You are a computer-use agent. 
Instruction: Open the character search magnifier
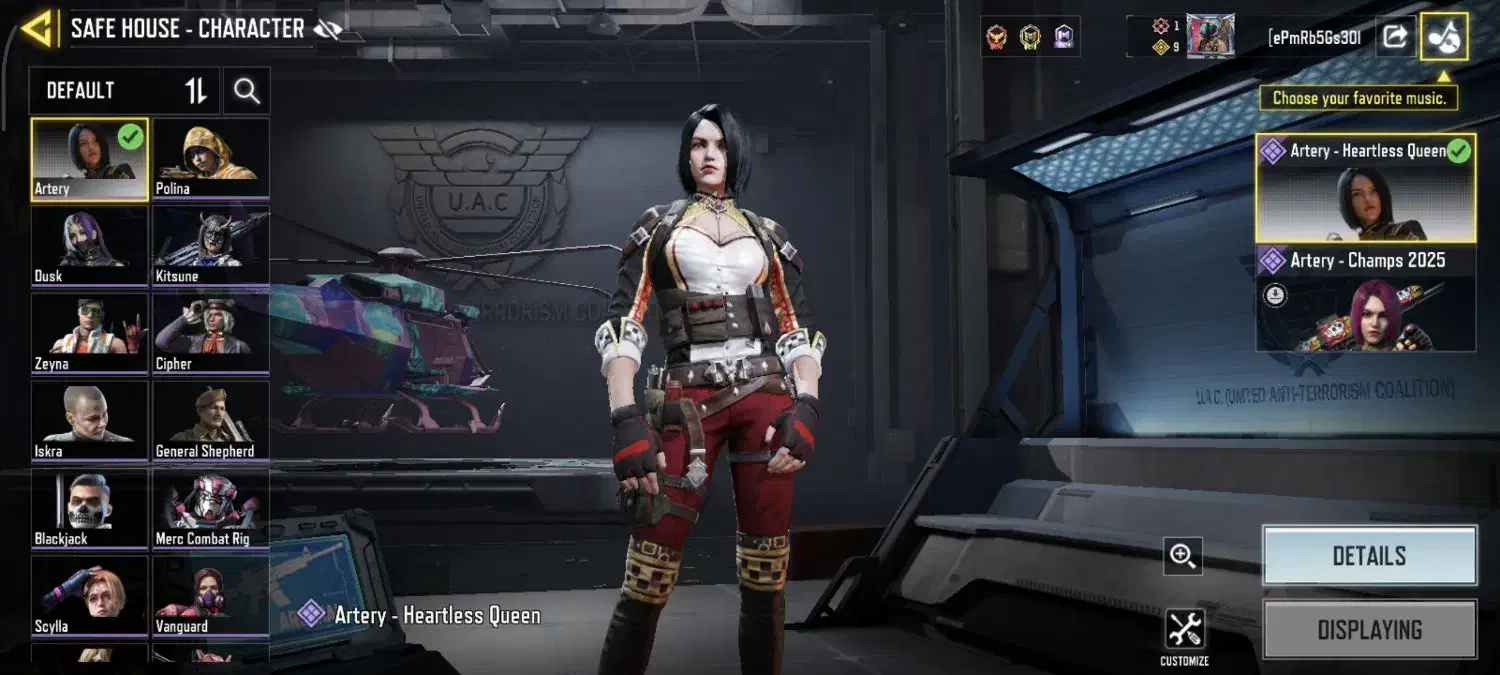[246, 91]
